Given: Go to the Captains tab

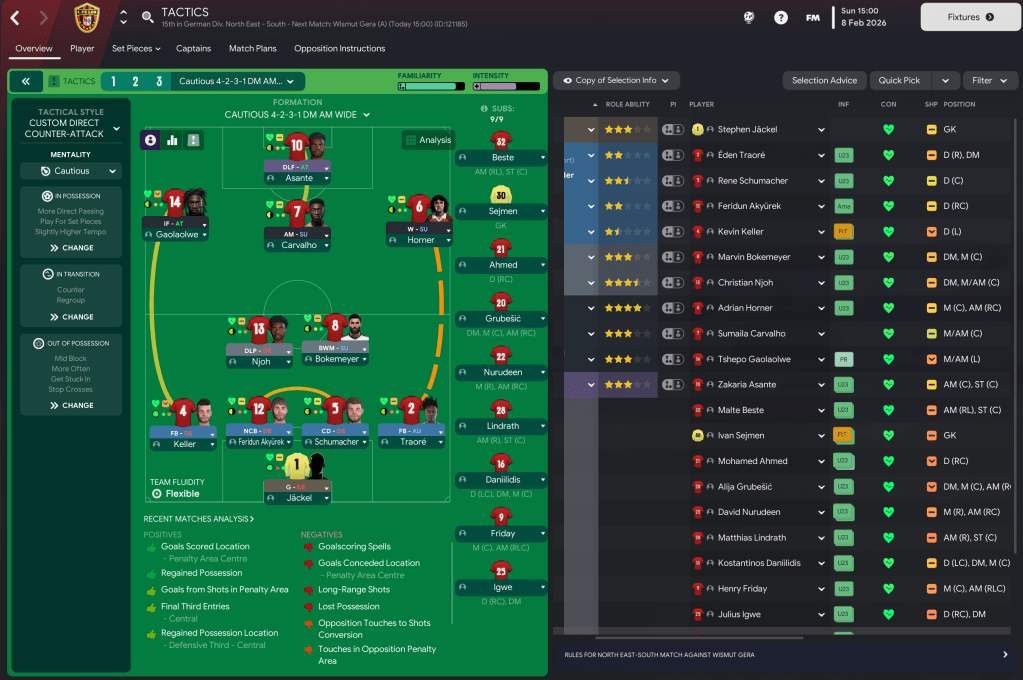Looking at the screenshot, I should click(x=193, y=48).
